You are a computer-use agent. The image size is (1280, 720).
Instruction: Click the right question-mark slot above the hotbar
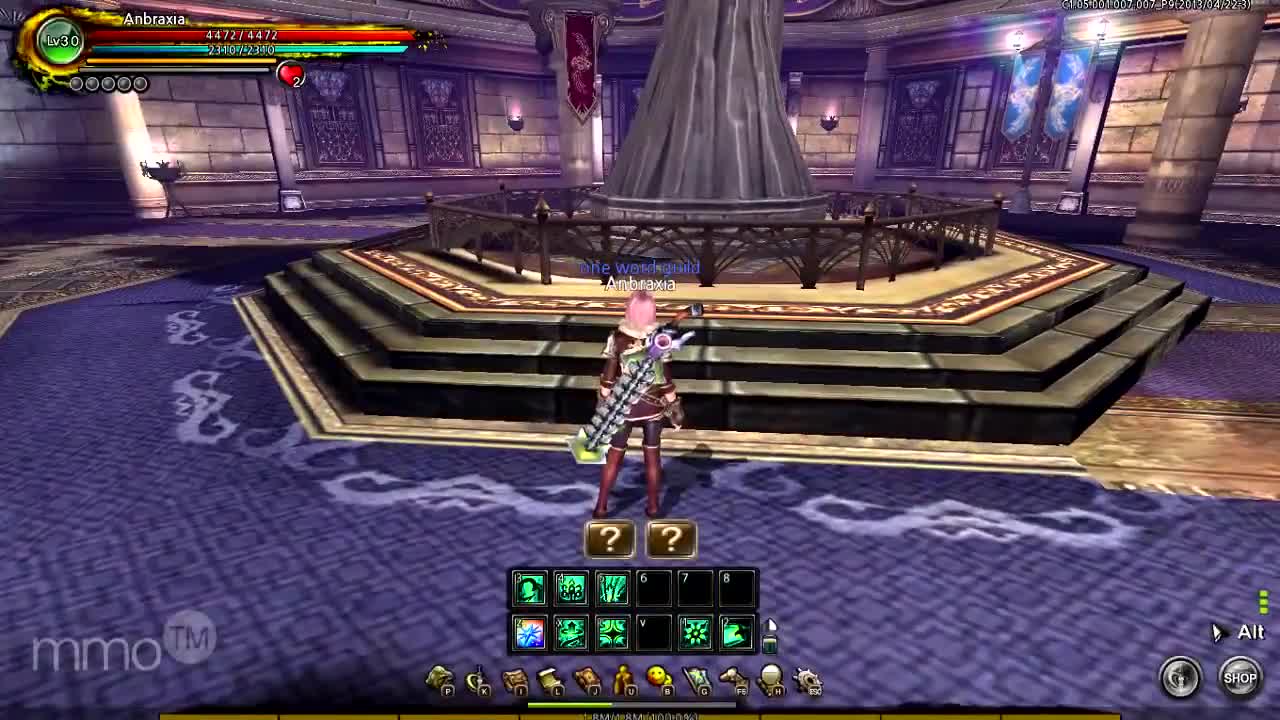pos(671,539)
